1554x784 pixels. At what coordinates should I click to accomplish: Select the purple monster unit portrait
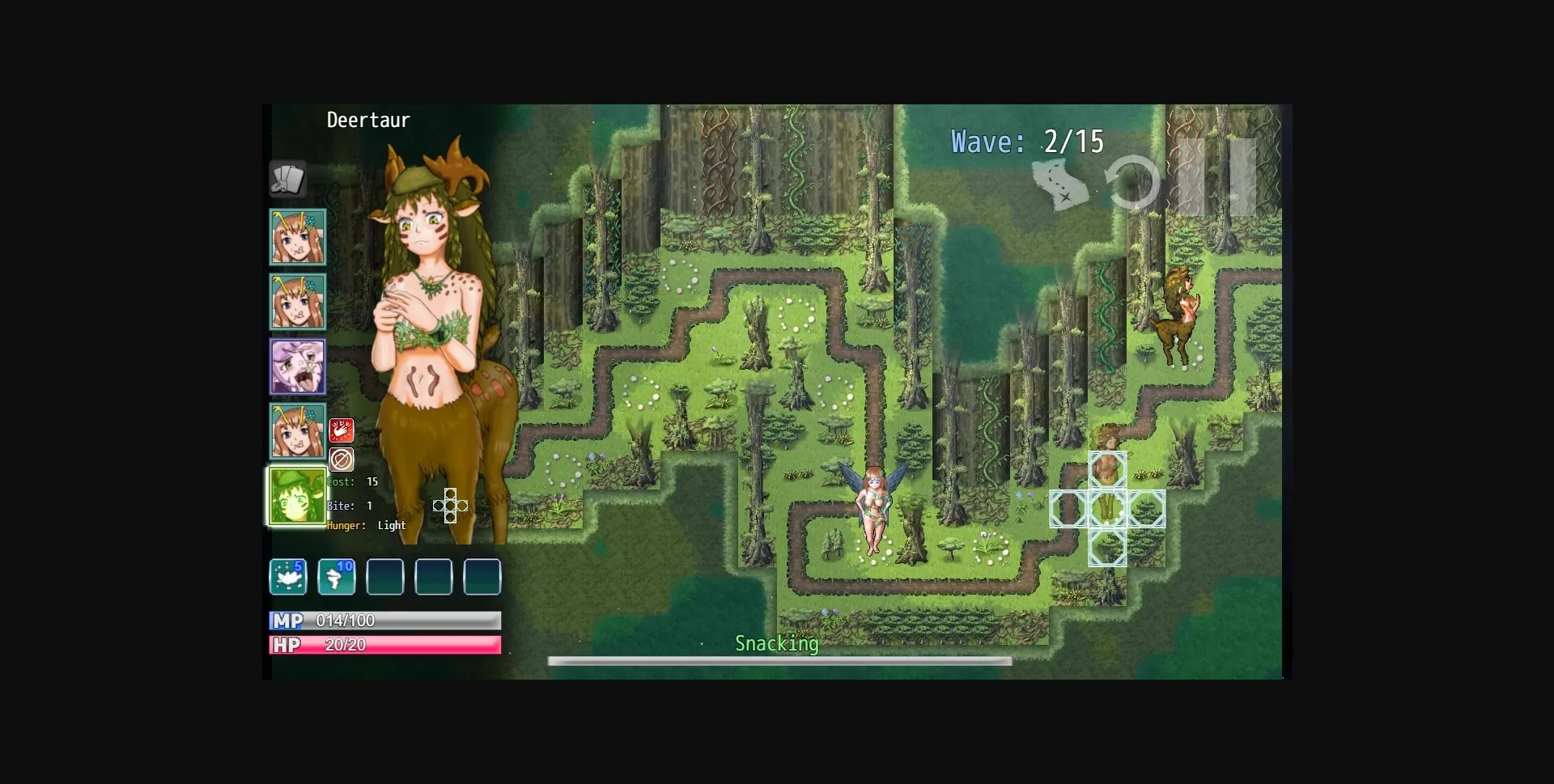(x=297, y=366)
